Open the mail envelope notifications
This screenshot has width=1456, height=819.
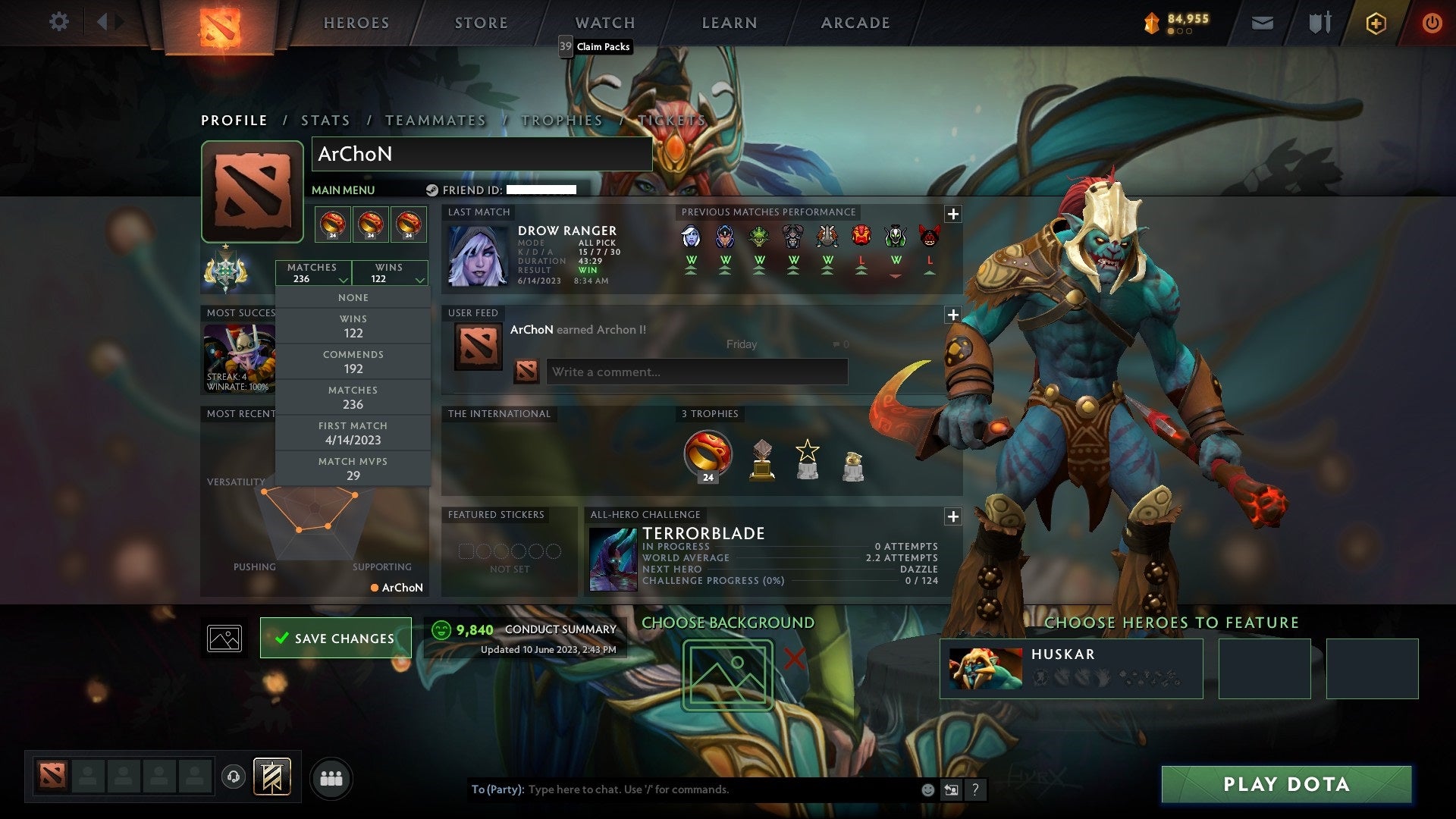pyautogui.click(x=1263, y=22)
